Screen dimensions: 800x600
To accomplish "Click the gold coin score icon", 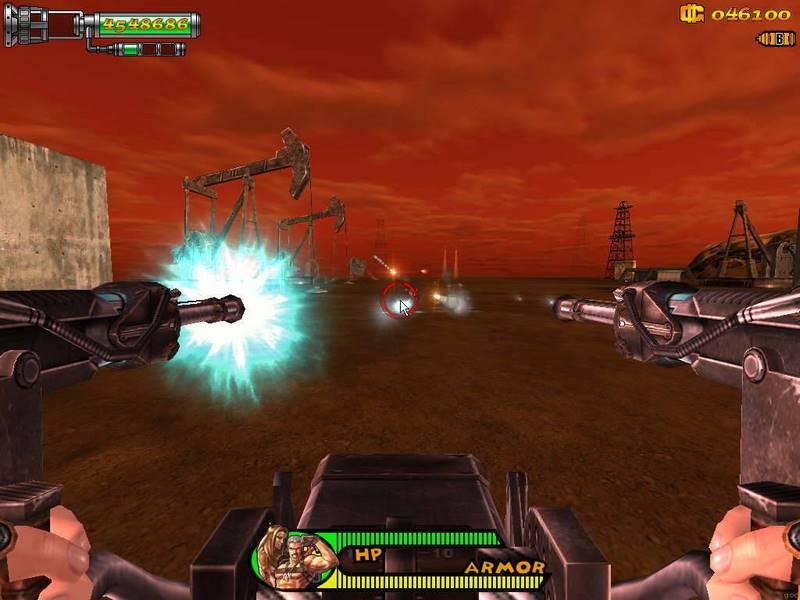I will coord(692,14).
